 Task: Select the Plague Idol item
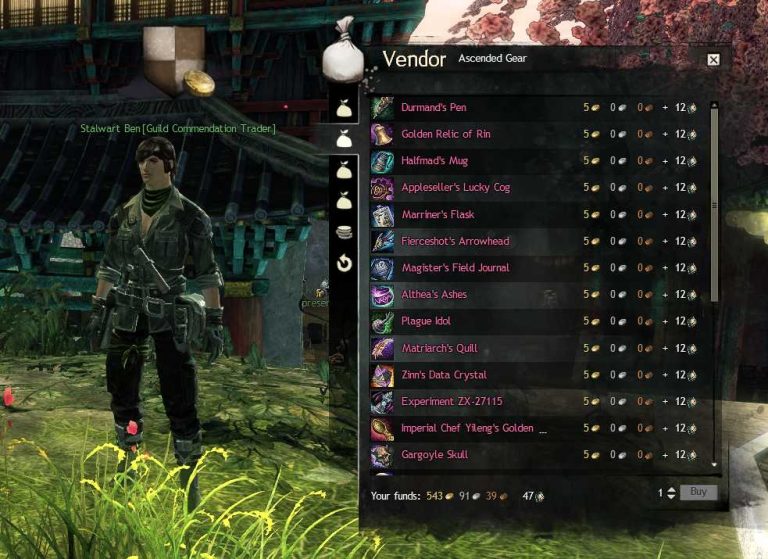pos(426,321)
